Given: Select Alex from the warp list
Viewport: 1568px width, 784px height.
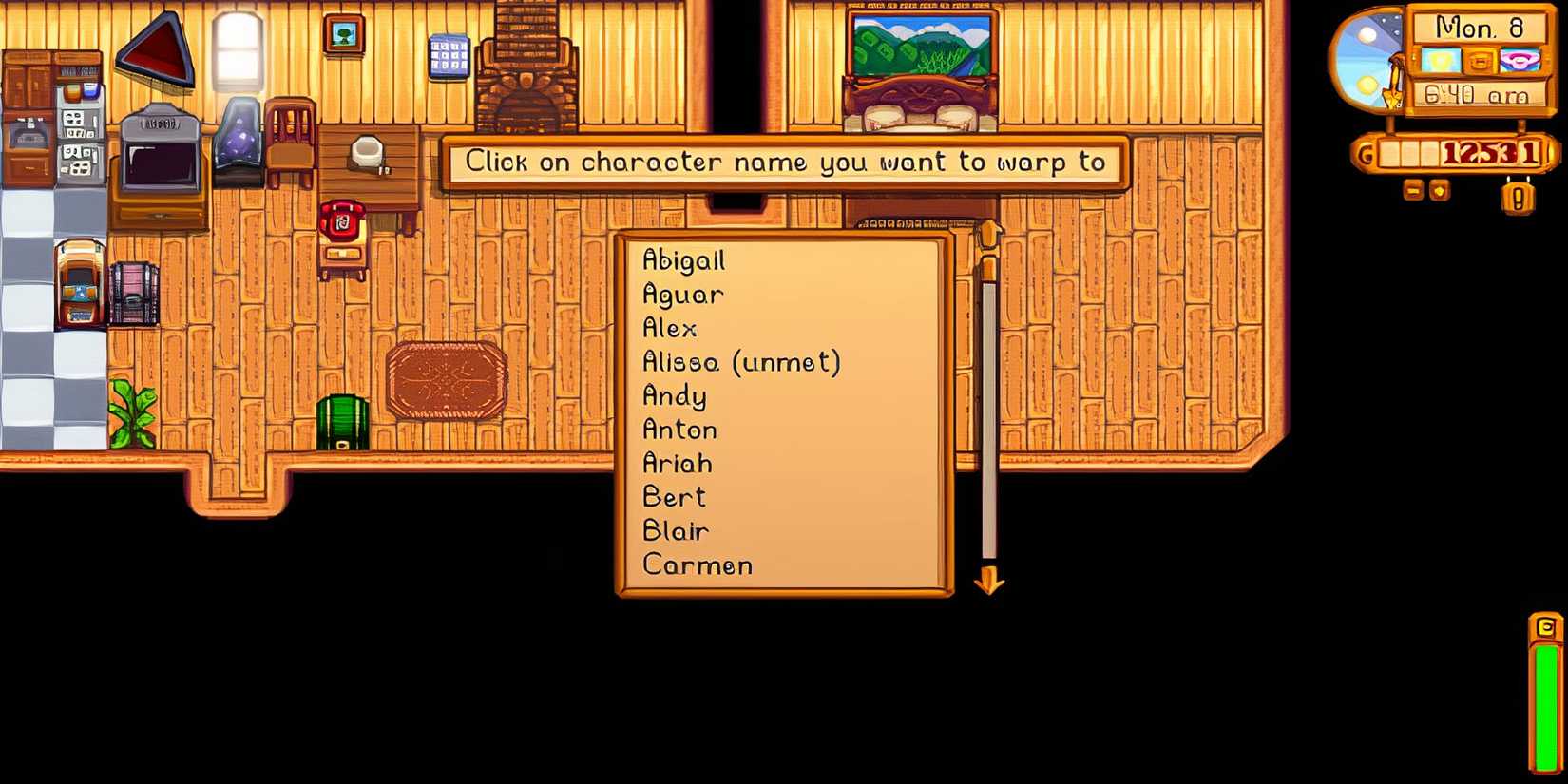Looking at the screenshot, I should pos(670,328).
